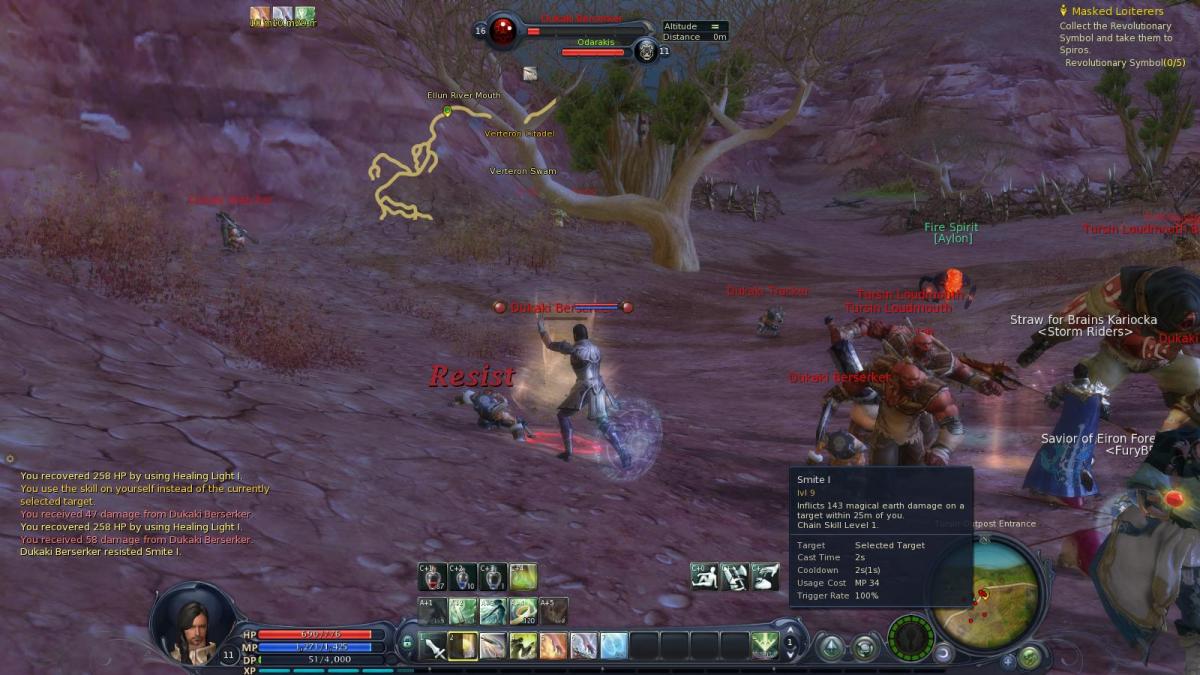Use the red health potion quickslot
1200x675 pixels.
pyautogui.click(x=434, y=577)
